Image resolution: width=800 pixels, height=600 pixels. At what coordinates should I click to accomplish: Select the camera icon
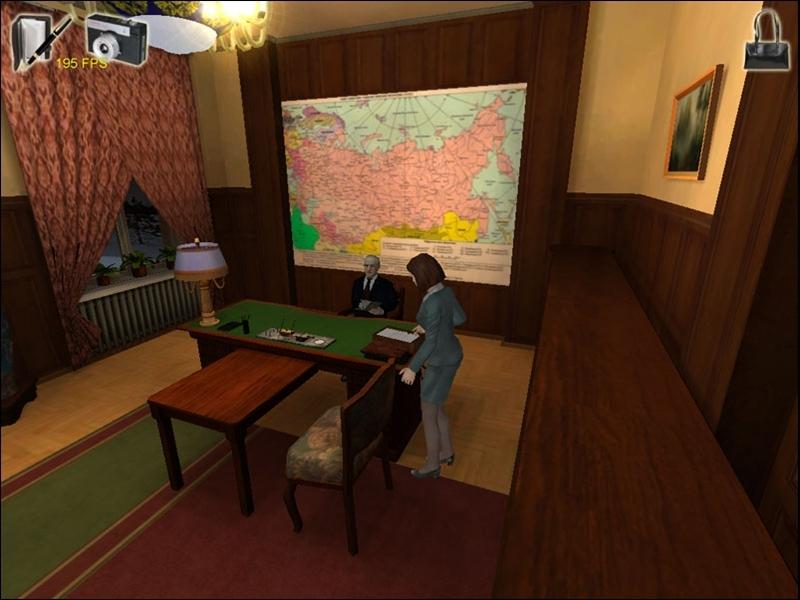[116, 39]
